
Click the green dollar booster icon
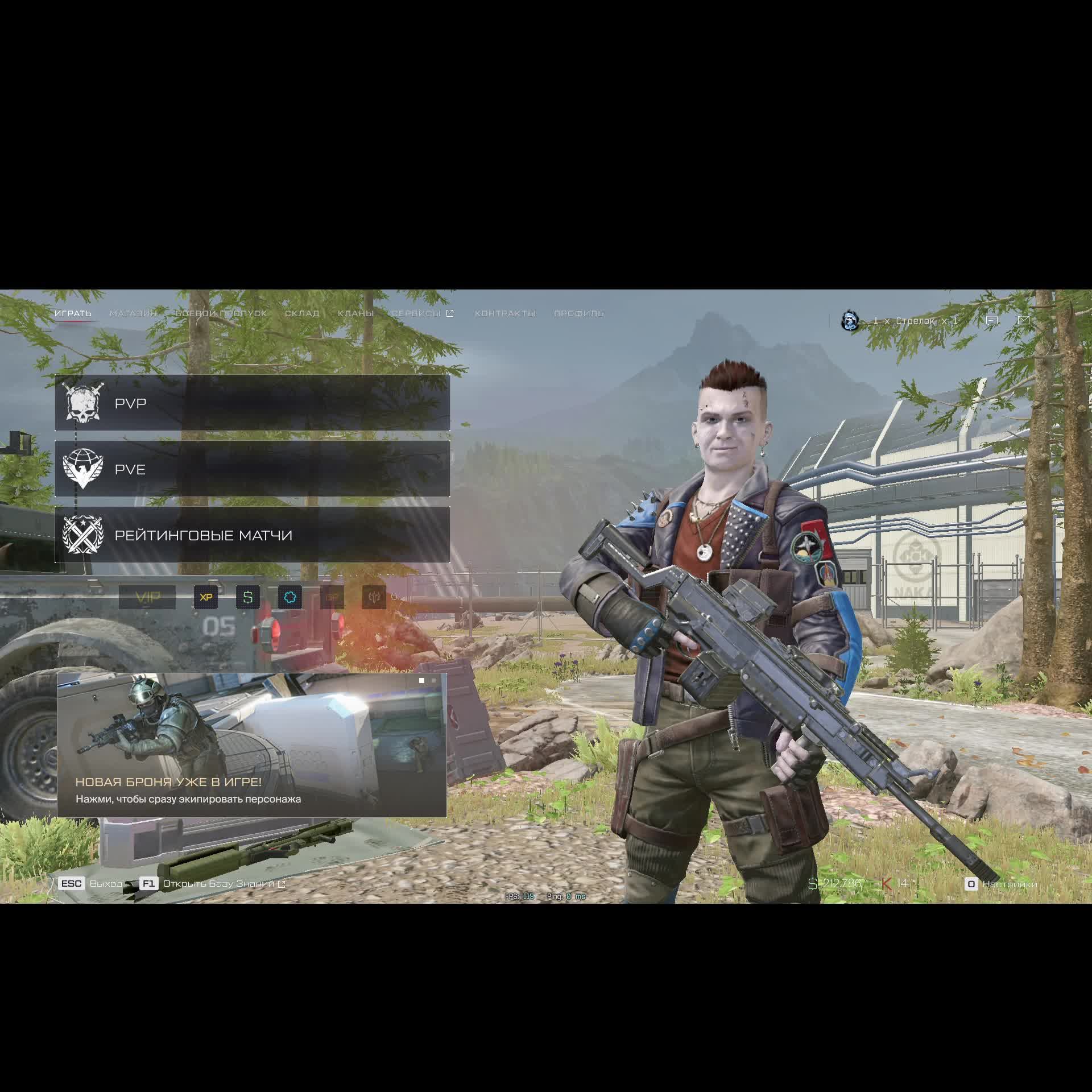[248, 597]
